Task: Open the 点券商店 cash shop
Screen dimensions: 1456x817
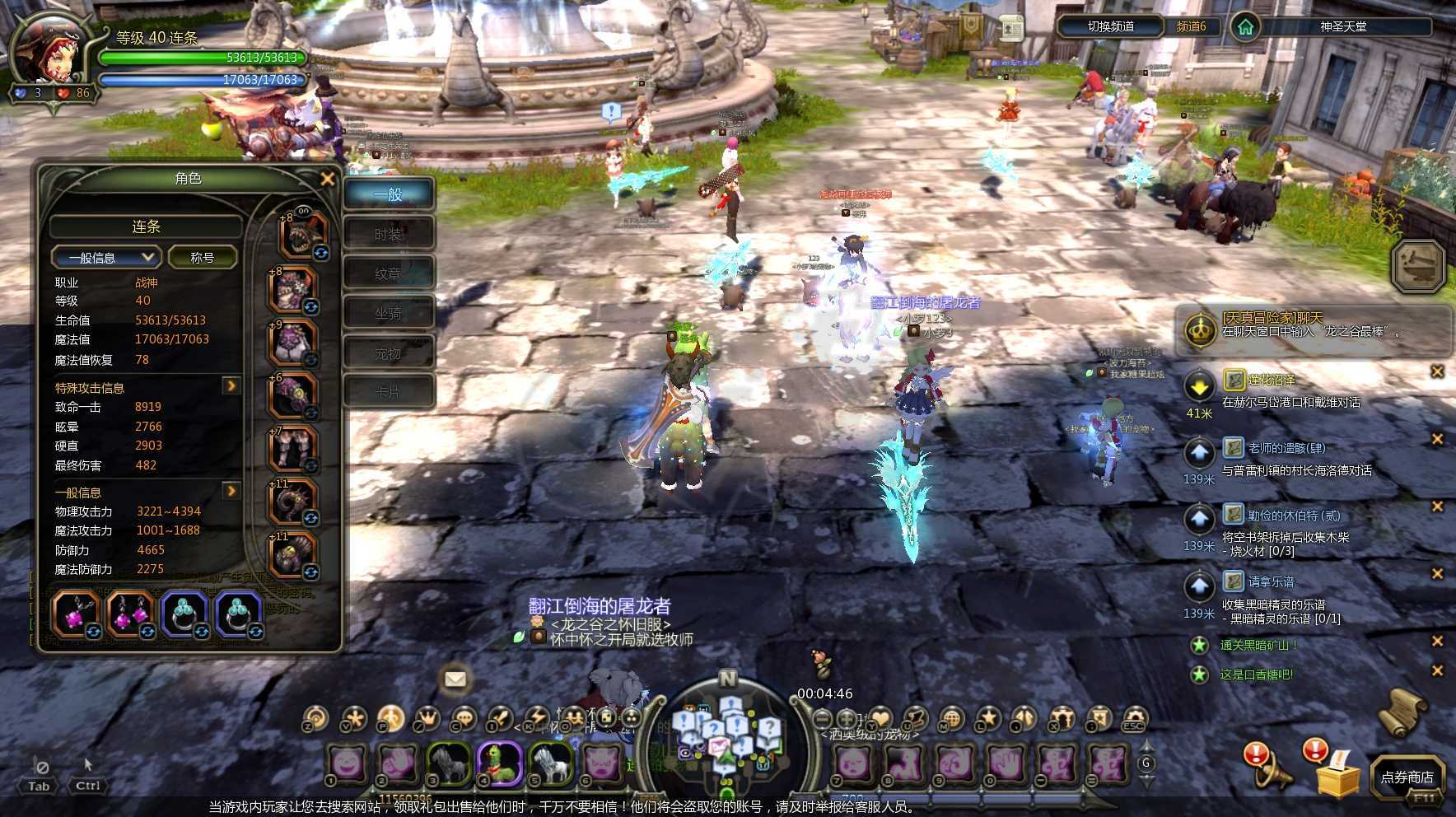Action: [1407, 777]
